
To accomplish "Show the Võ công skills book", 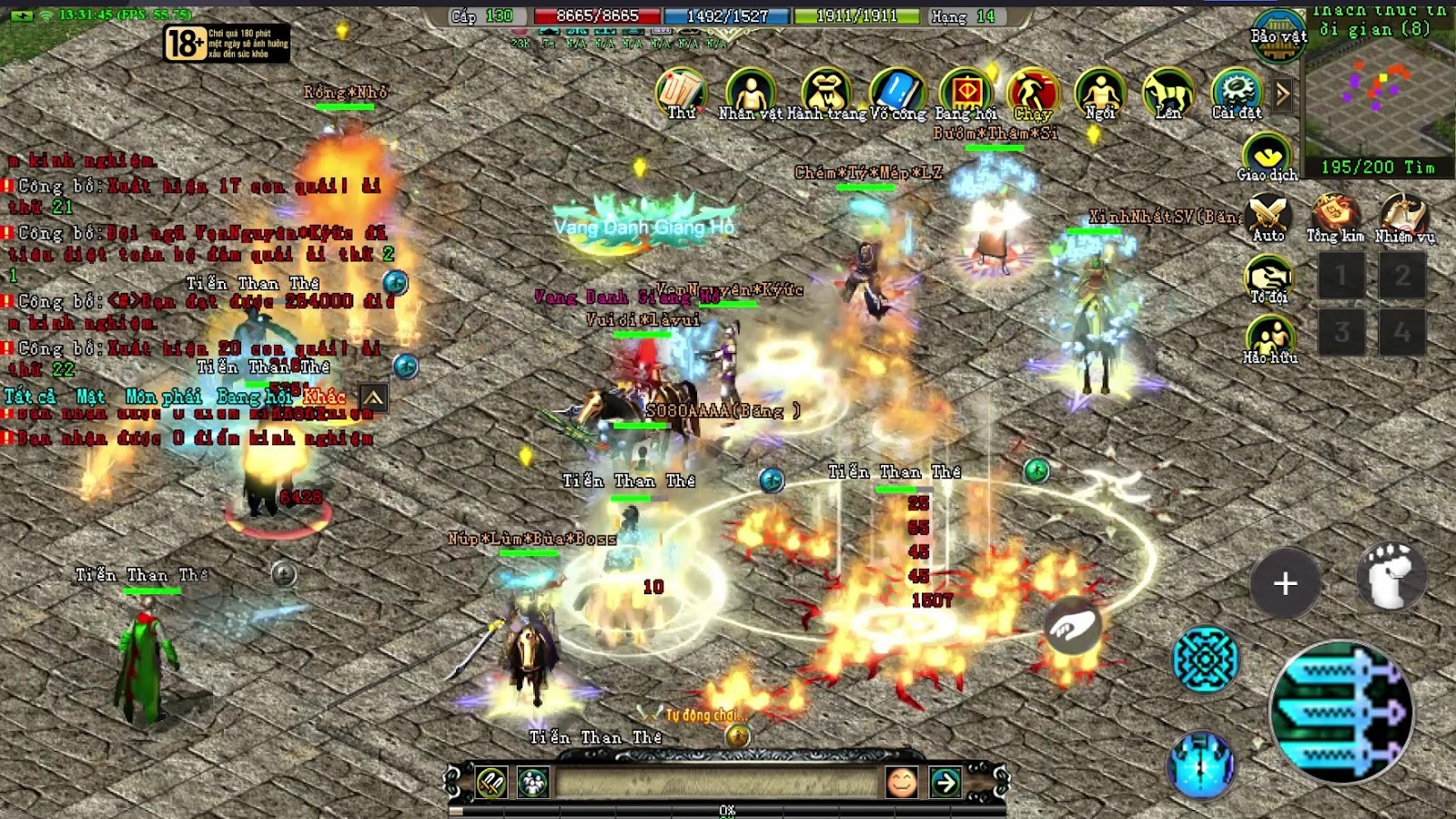I will pyautogui.click(x=897, y=91).
